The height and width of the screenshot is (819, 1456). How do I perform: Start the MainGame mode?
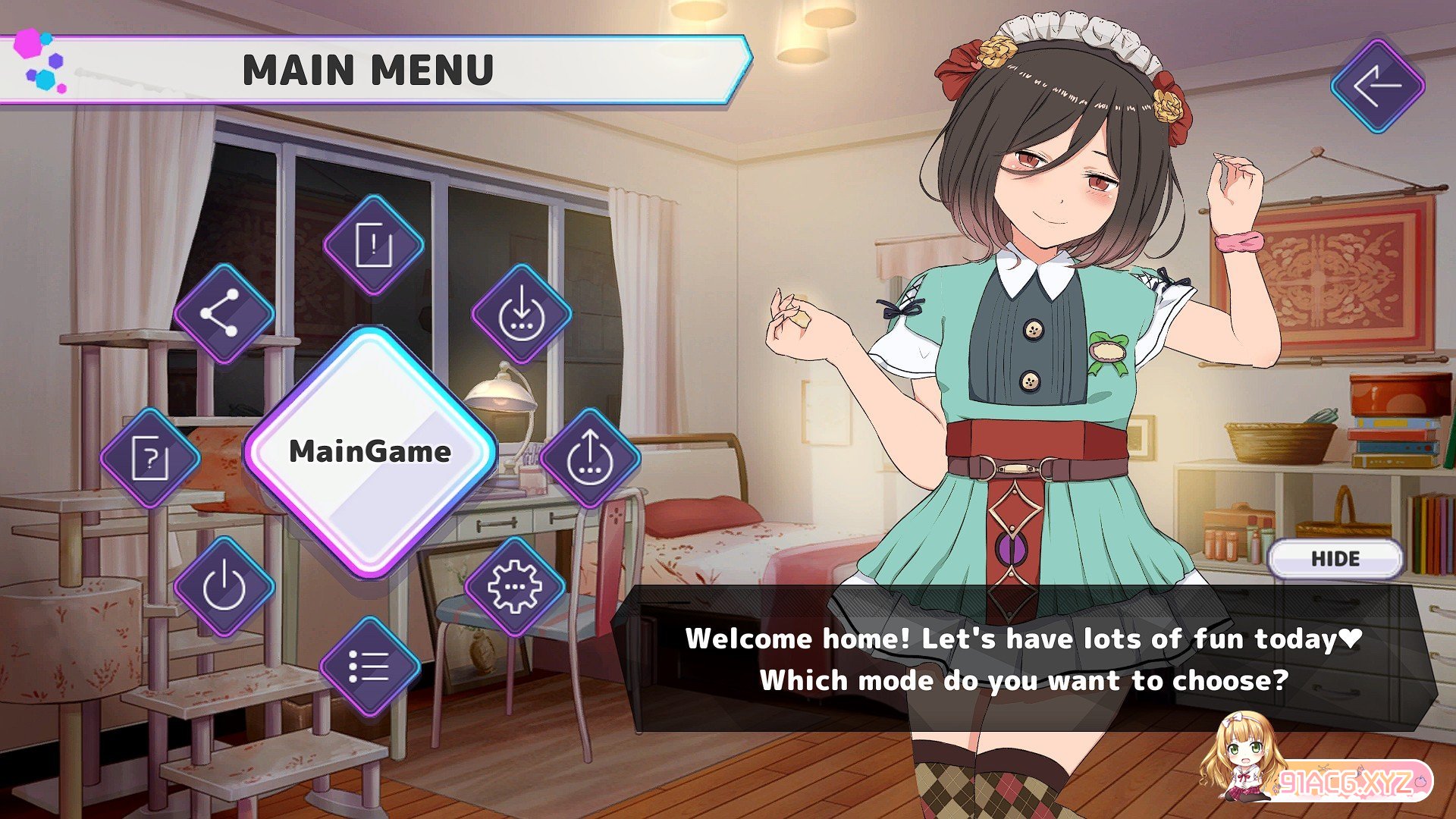370,452
